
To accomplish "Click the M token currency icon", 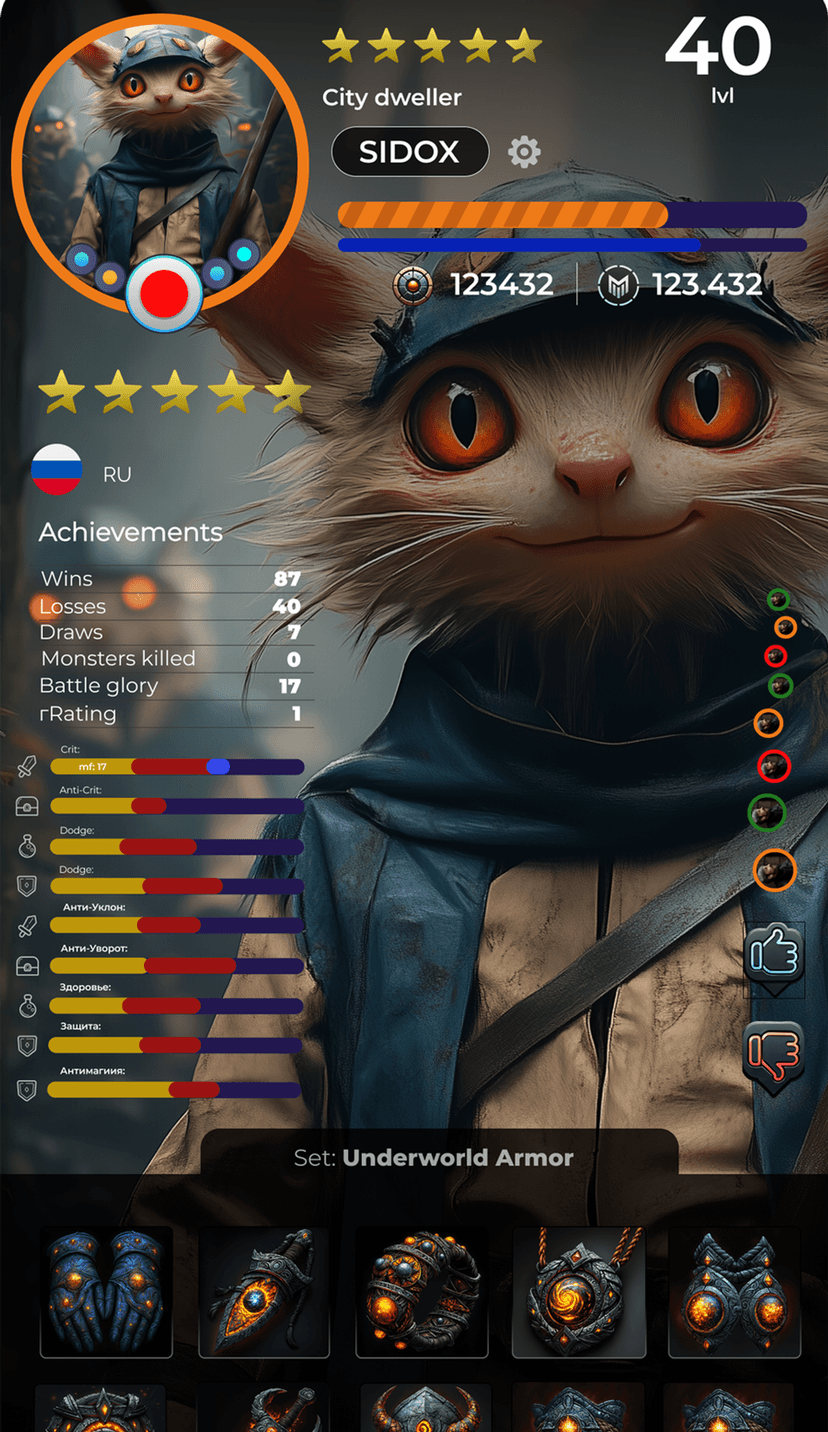I will coord(617,285).
